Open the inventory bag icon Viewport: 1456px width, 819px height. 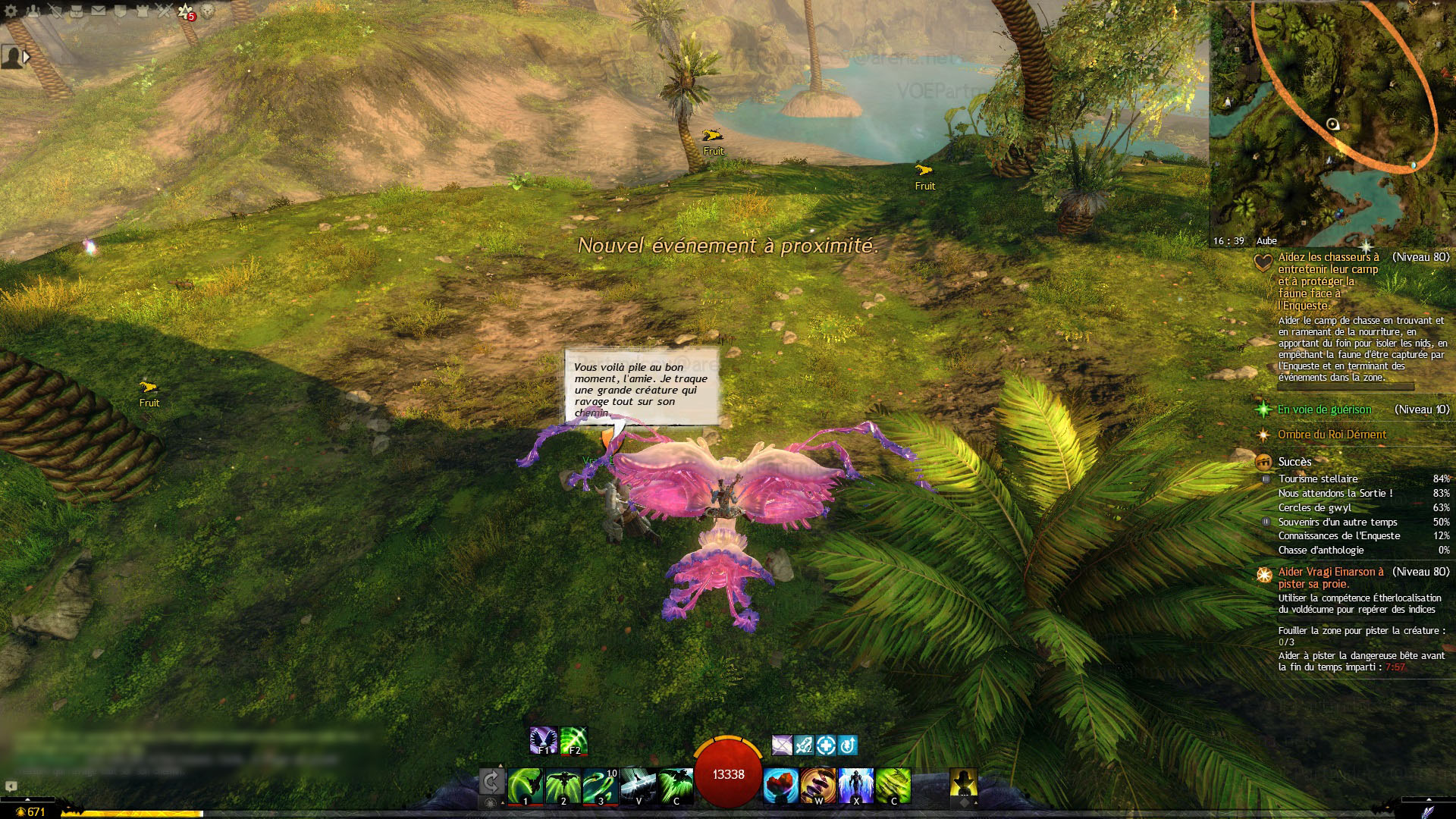pyautogui.click(x=77, y=11)
